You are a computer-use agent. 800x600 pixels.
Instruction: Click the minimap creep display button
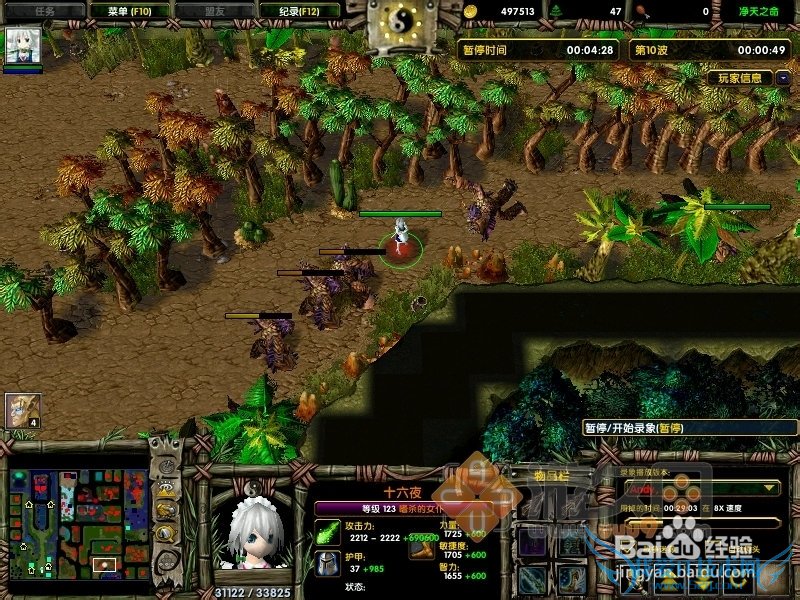(164, 532)
